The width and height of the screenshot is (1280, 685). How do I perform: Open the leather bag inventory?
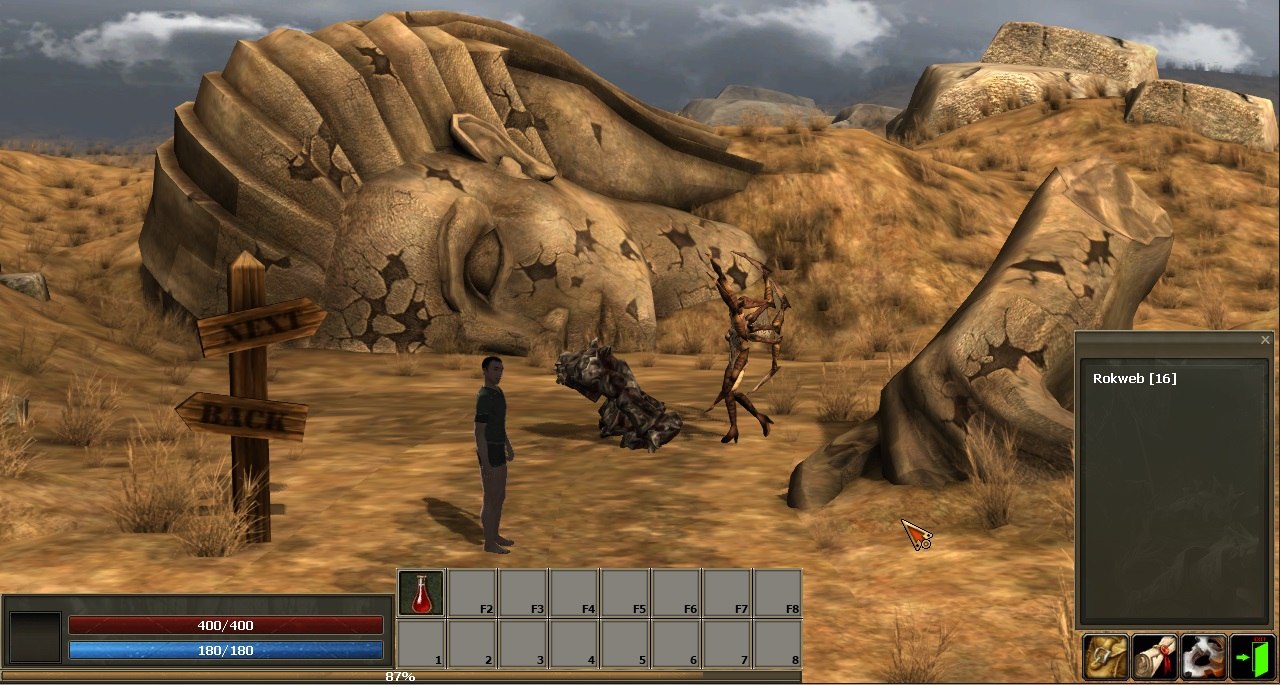point(1105,658)
